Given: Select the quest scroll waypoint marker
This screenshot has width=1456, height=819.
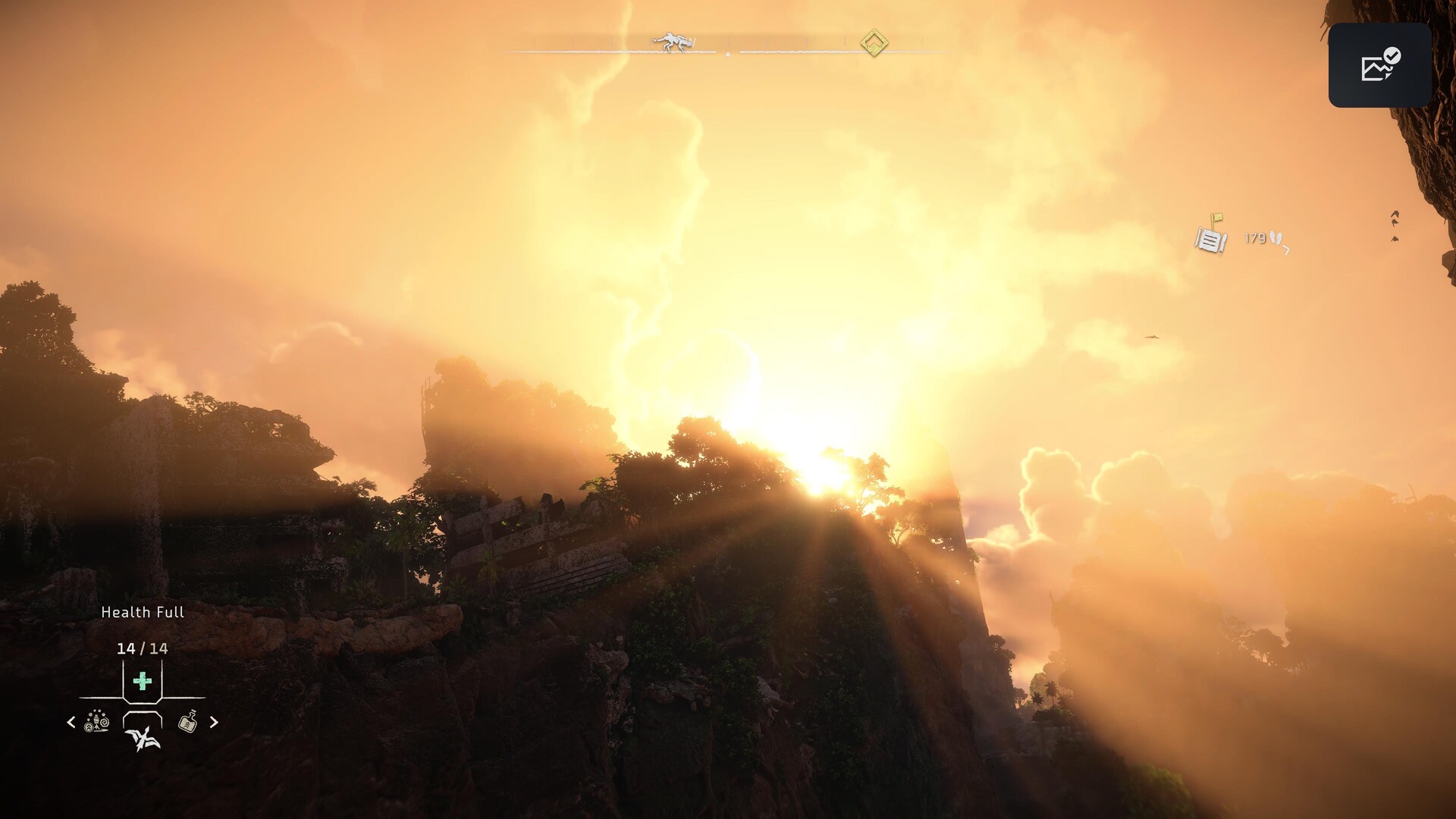Looking at the screenshot, I should 1211,237.
